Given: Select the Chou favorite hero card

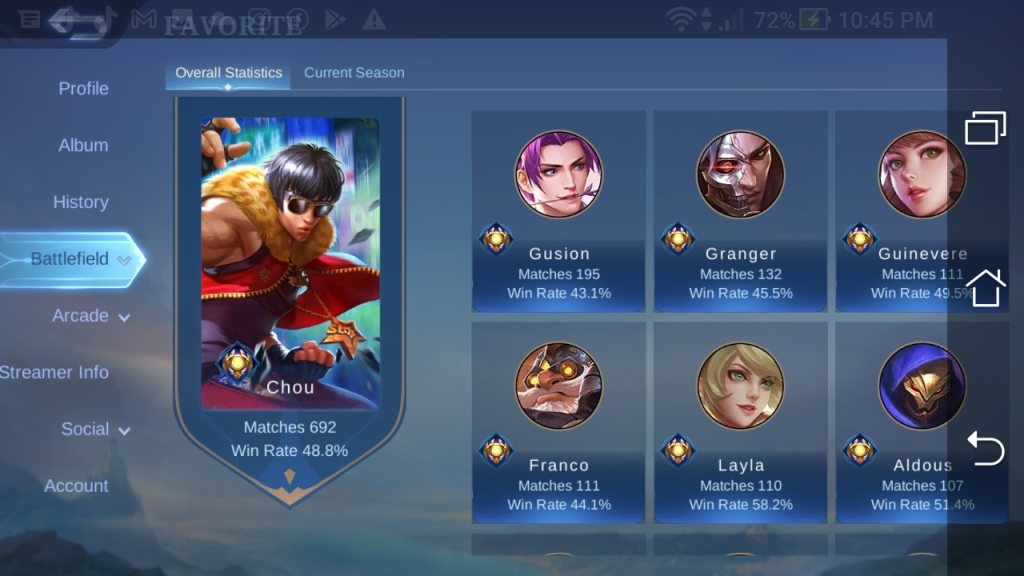Looking at the screenshot, I should [x=290, y=290].
